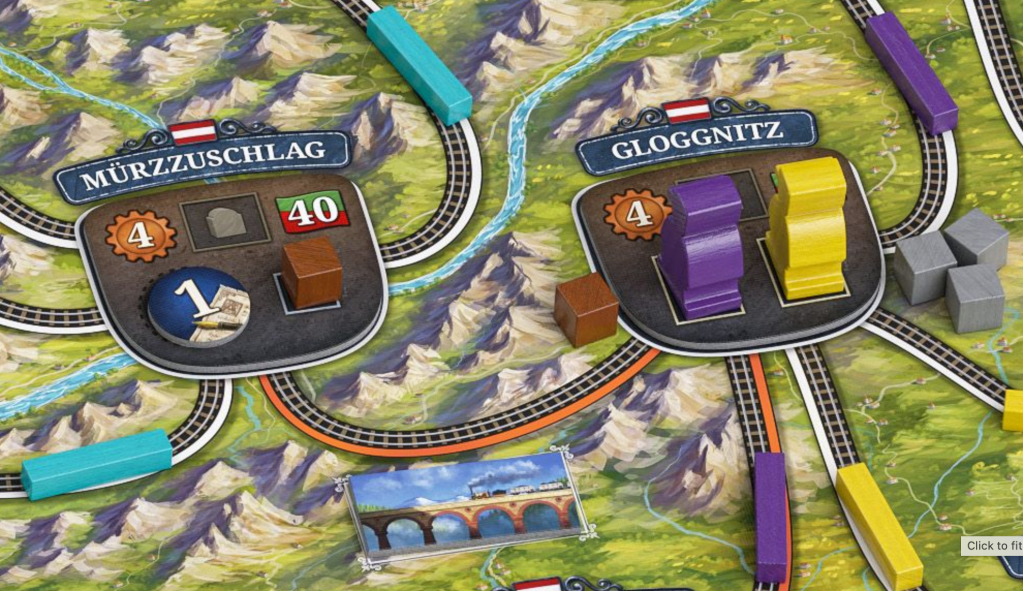Pick the yellow station piece in Gloggnitz
The width and height of the screenshot is (1023, 591).
pyautogui.click(x=808, y=228)
